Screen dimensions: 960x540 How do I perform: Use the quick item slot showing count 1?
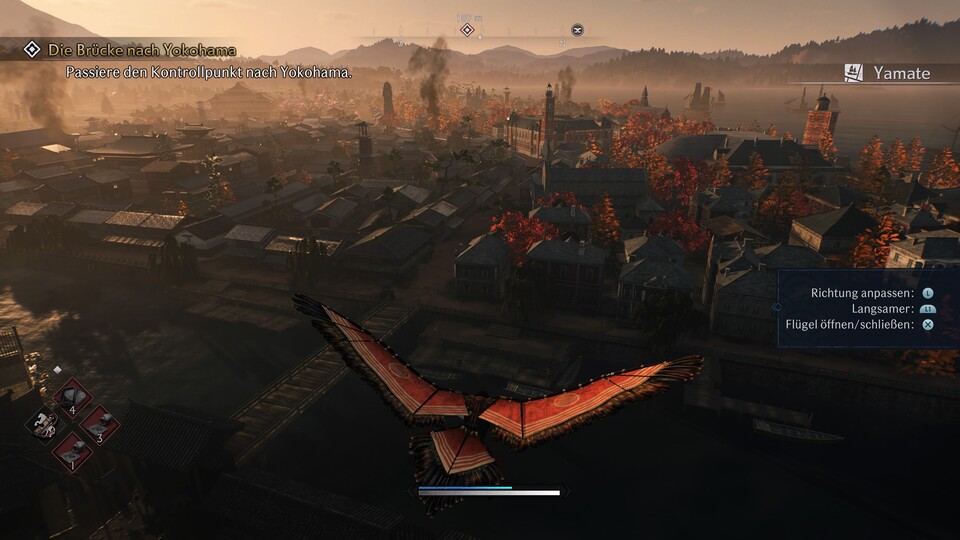(x=71, y=451)
